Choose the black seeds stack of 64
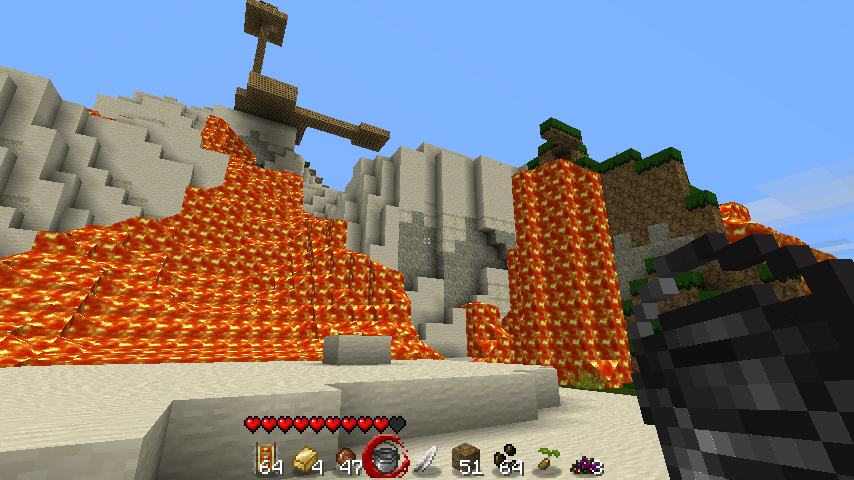 (x=506, y=460)
